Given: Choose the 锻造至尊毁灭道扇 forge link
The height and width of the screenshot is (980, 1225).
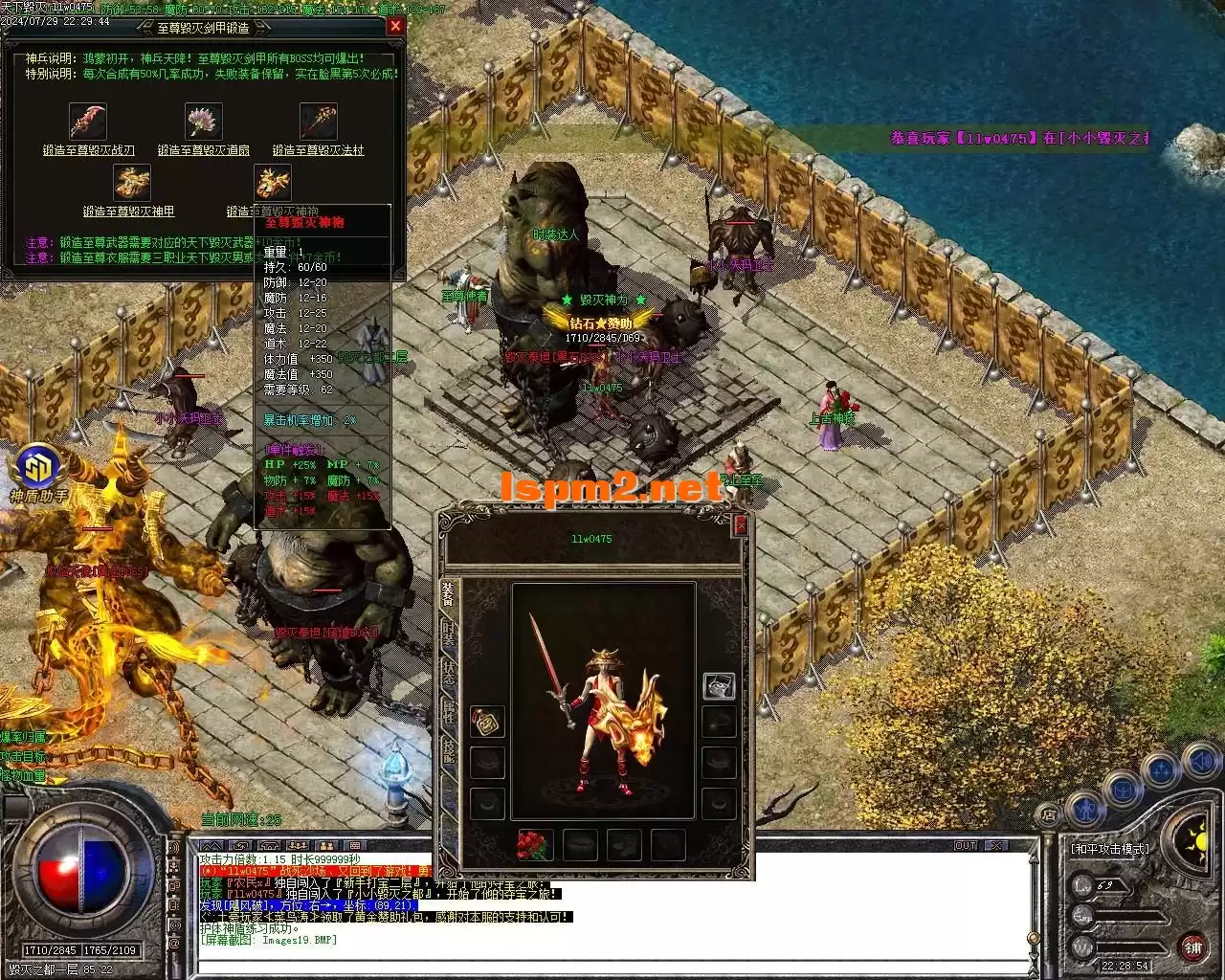Looking at the screenshot, I should [204, 150].
